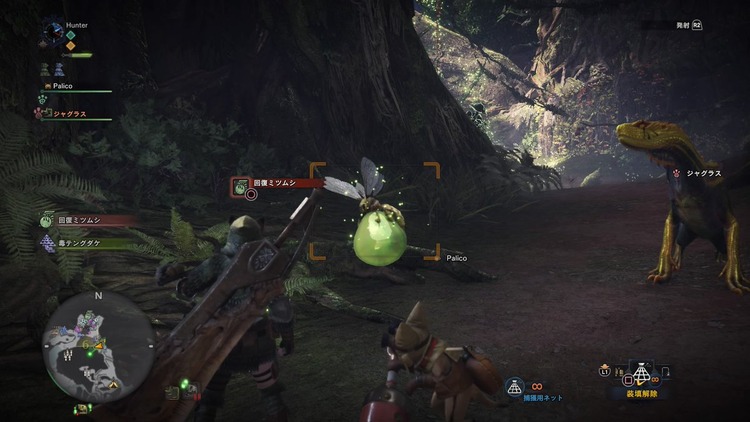
Task: Select the ジャグラス target entry in party list
Action: 68,114
